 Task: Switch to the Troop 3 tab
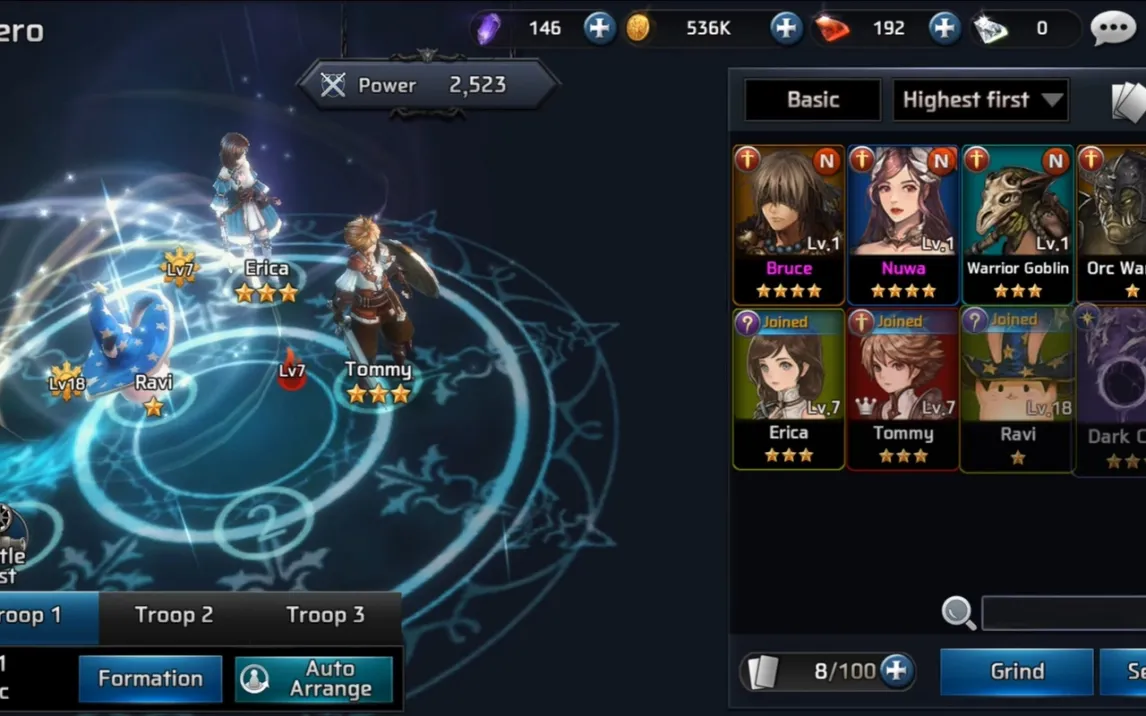click(x=325, y=615)
